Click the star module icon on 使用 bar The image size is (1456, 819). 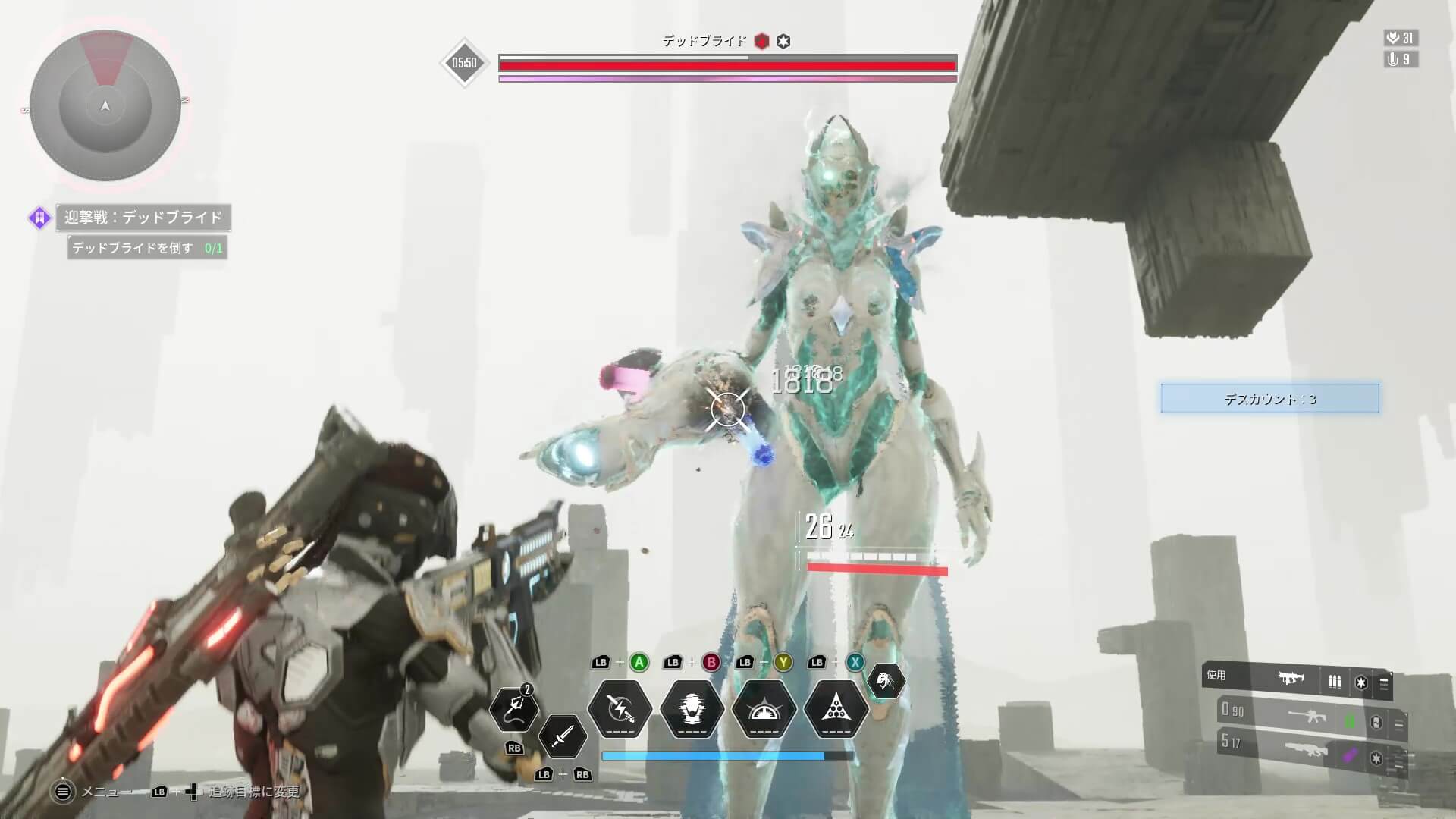coord(1360,682)
